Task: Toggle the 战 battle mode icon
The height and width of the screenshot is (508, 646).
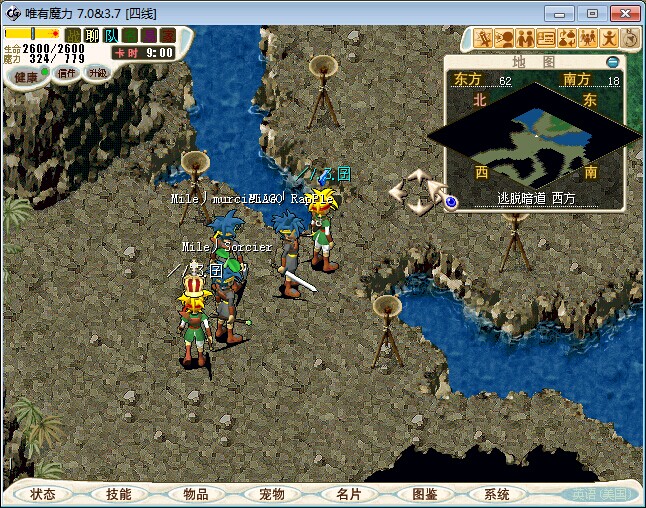Action: (73, 36)
